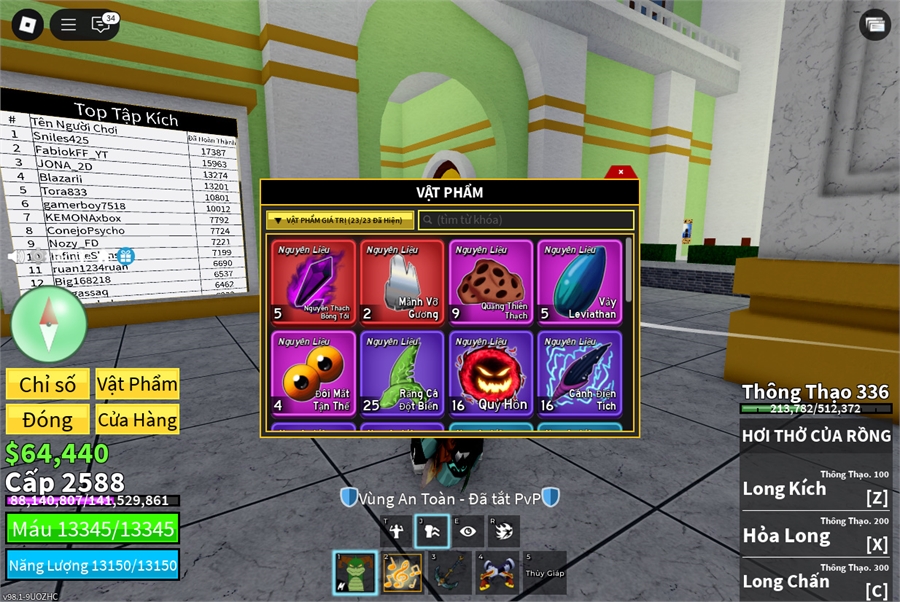The image size is (900, 602).
Task: Pick the Quặng Thiên Thạch item
Action: pos(491,282)
